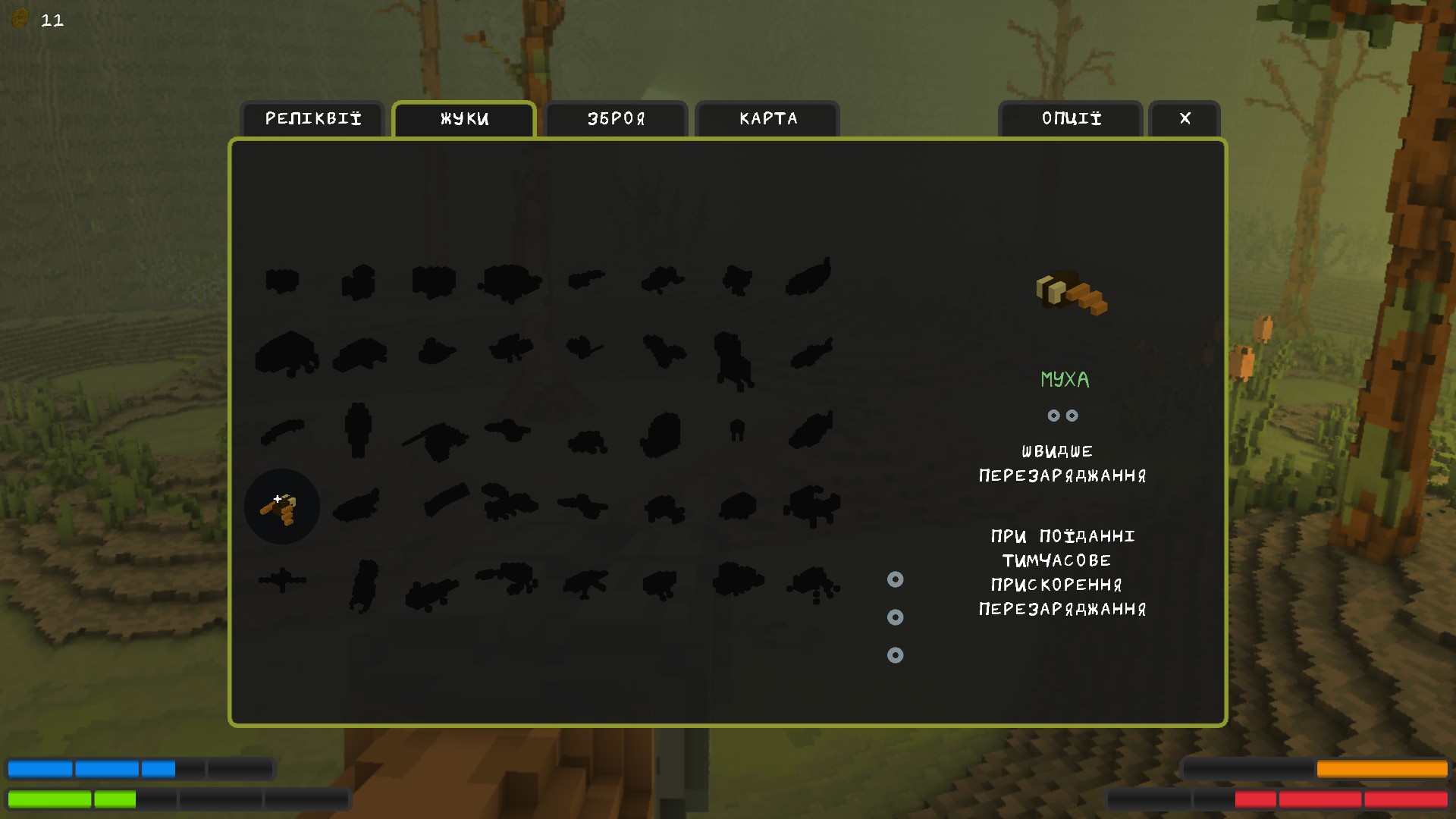Show the Карта tab

pyautogui.click(x=767, y=119)
